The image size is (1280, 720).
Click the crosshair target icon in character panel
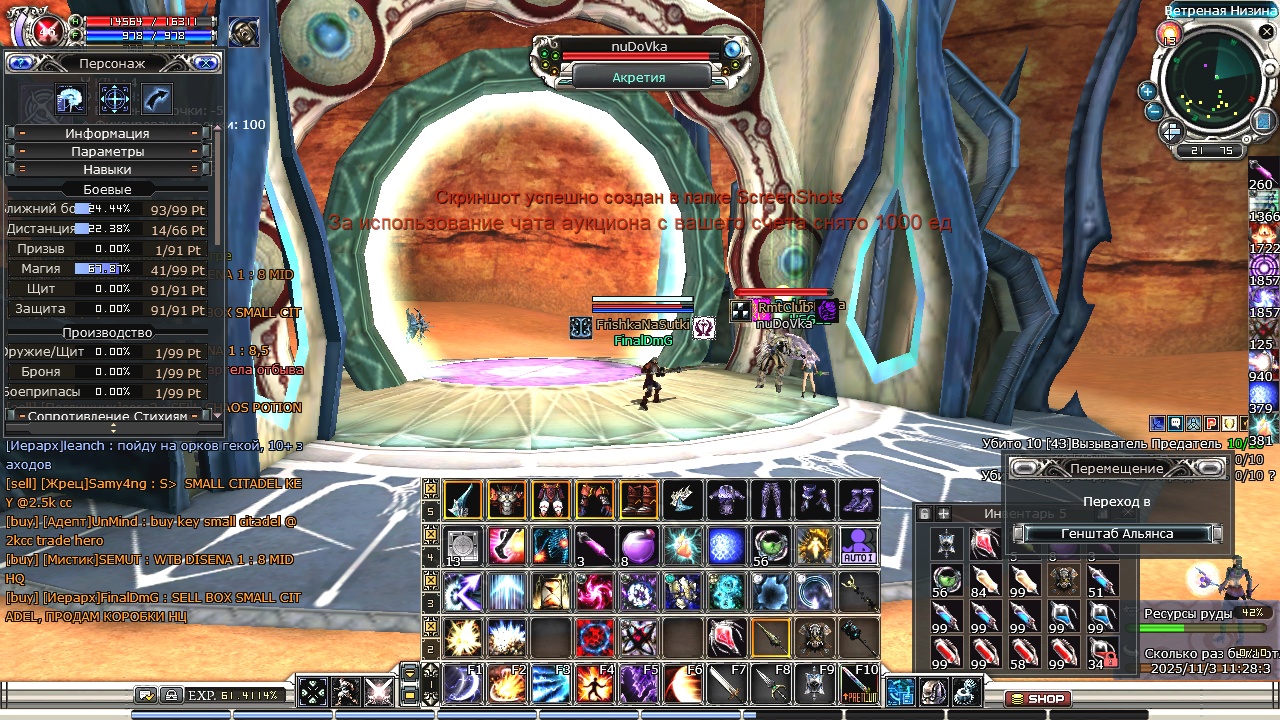tap(114, 98)
